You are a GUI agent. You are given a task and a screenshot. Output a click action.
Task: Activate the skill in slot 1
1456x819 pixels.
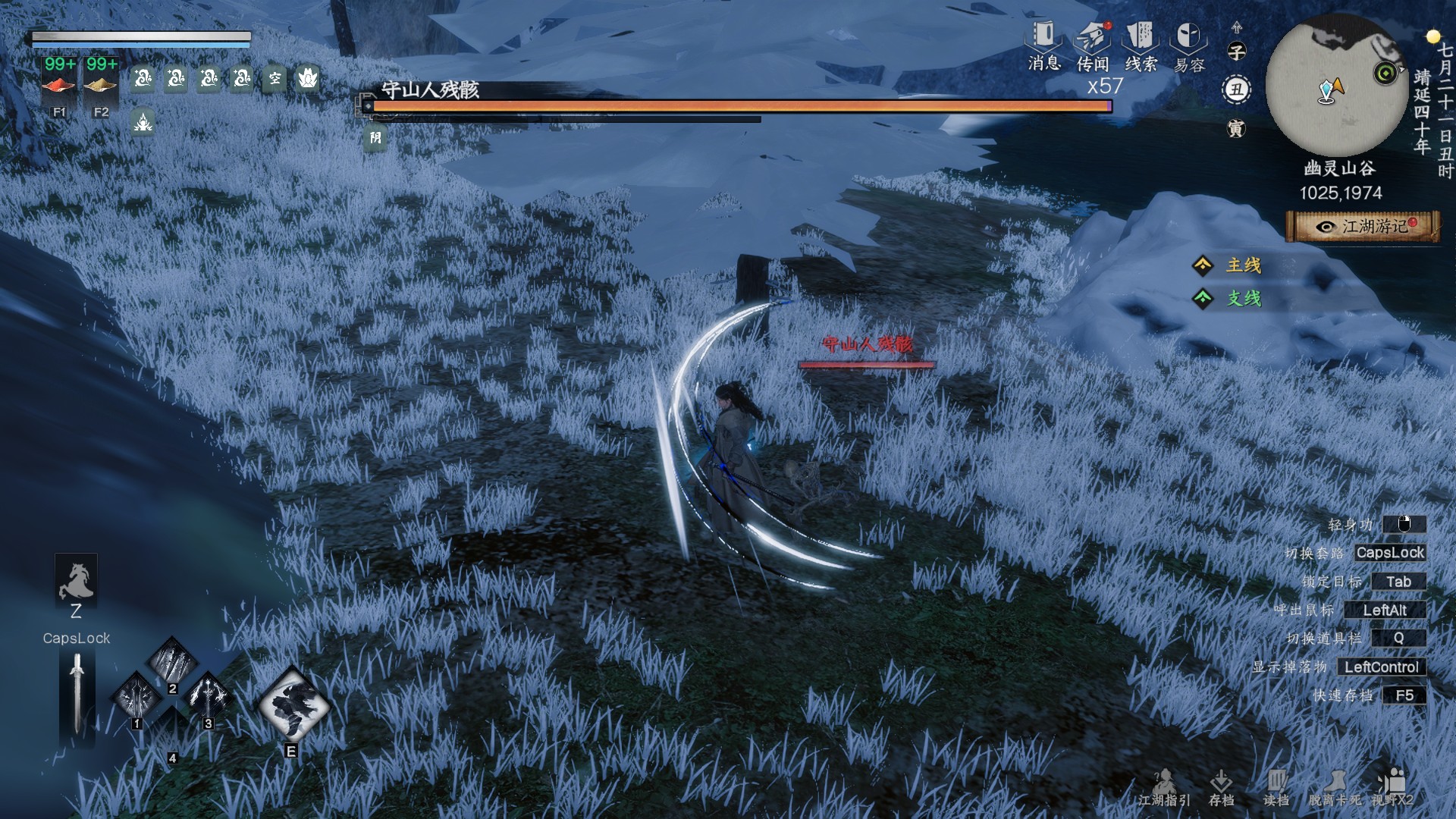pos(137,695)
